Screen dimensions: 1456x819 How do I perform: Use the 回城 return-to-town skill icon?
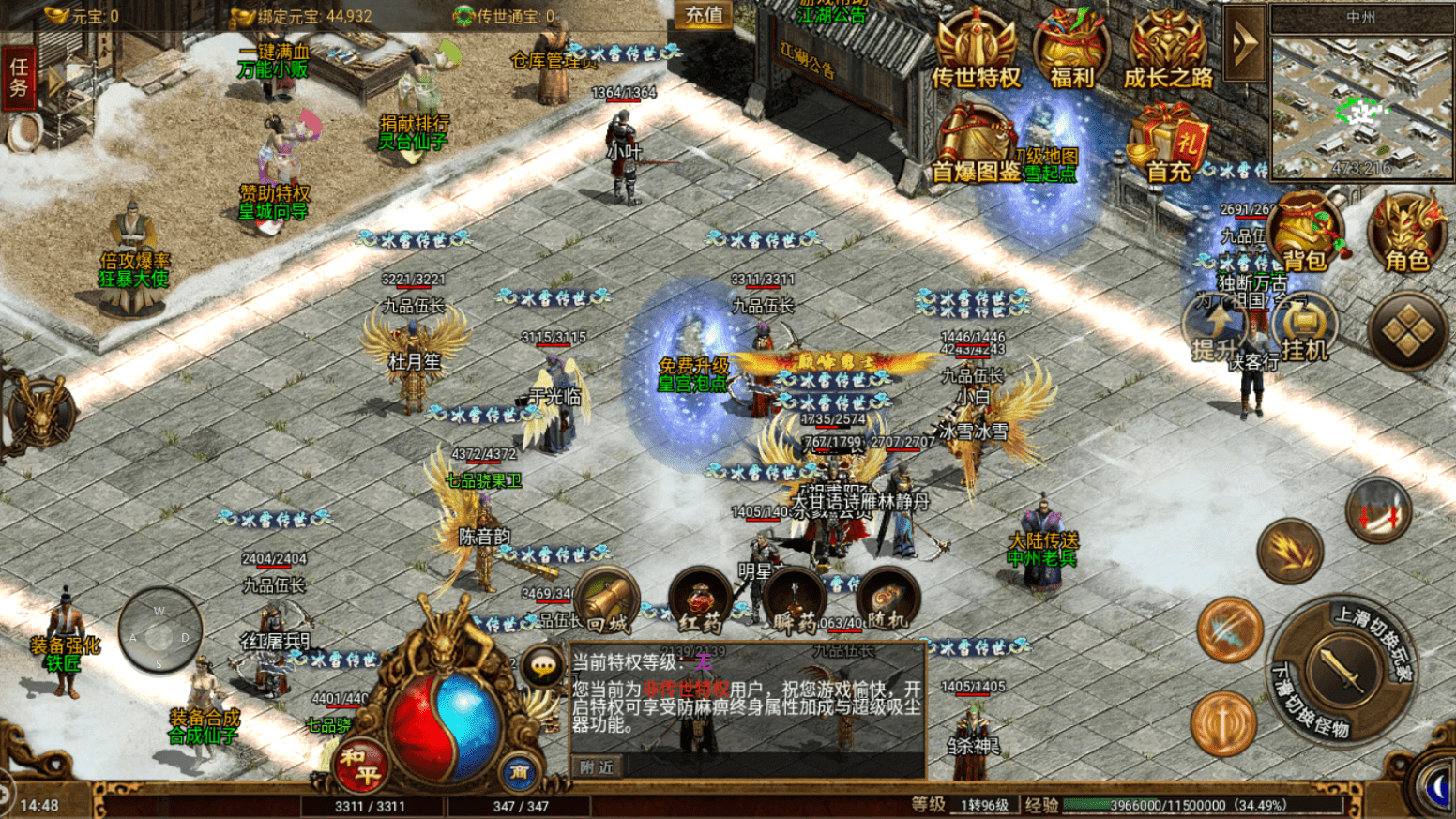(x=608, y=600)
